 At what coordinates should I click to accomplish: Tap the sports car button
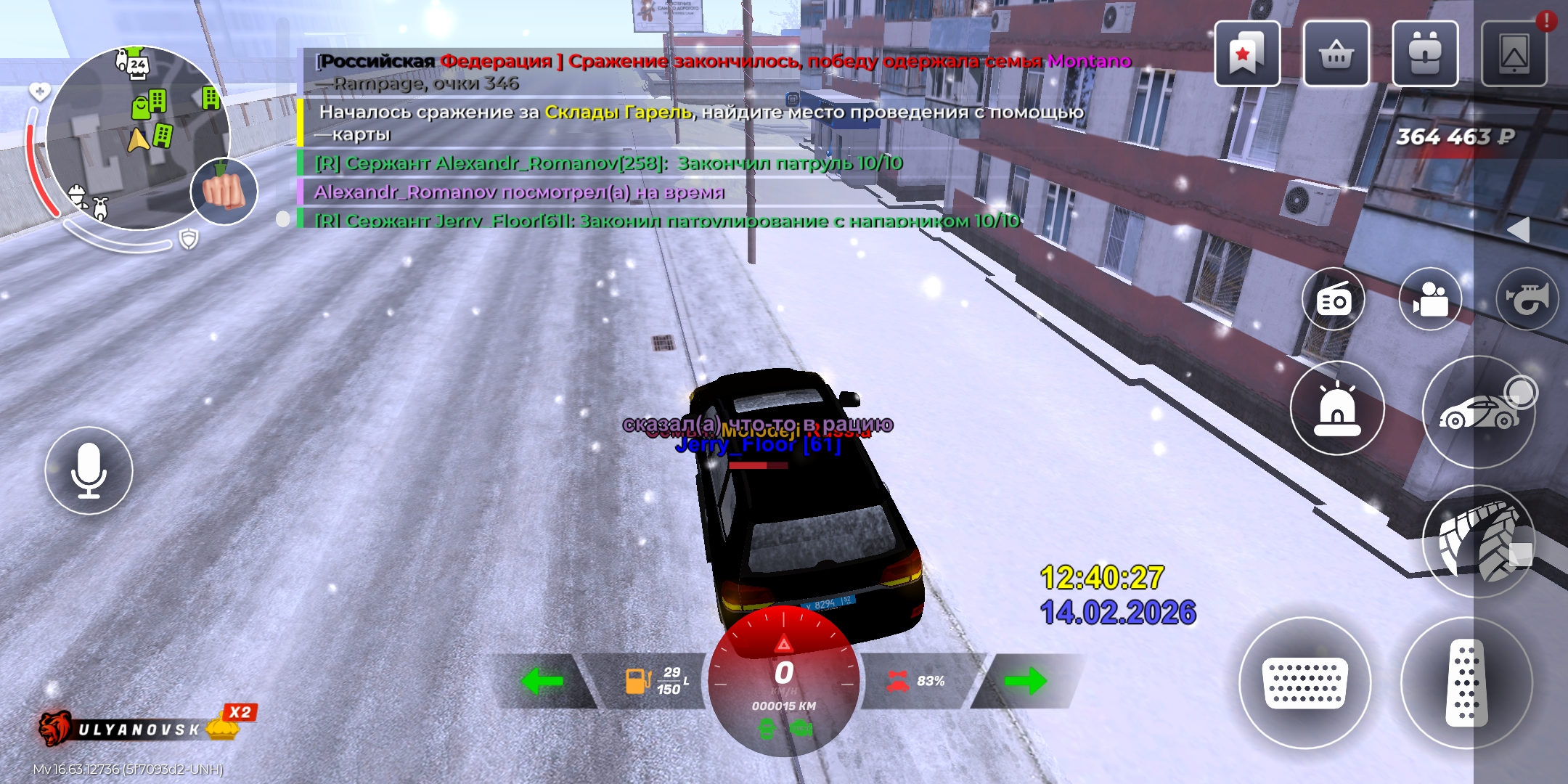point(1478,412)
